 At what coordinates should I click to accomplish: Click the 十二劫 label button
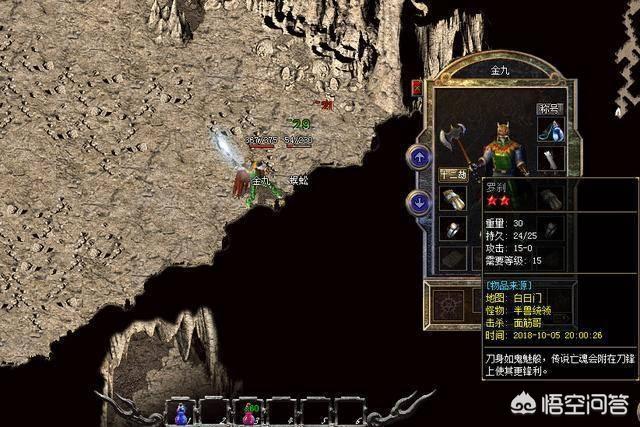[x=453, y=174]
